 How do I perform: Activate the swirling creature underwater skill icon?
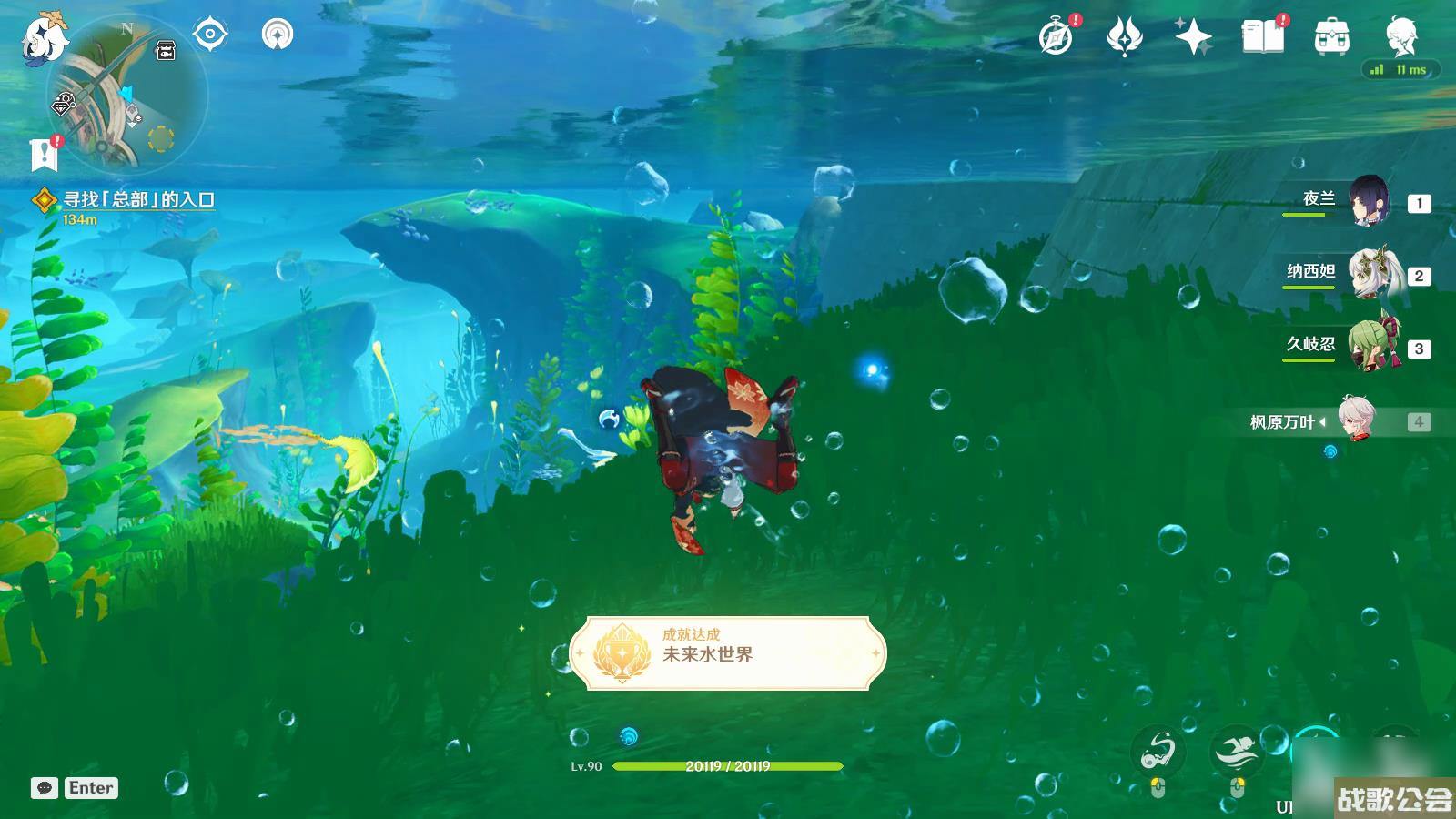tap(1158, 752)
